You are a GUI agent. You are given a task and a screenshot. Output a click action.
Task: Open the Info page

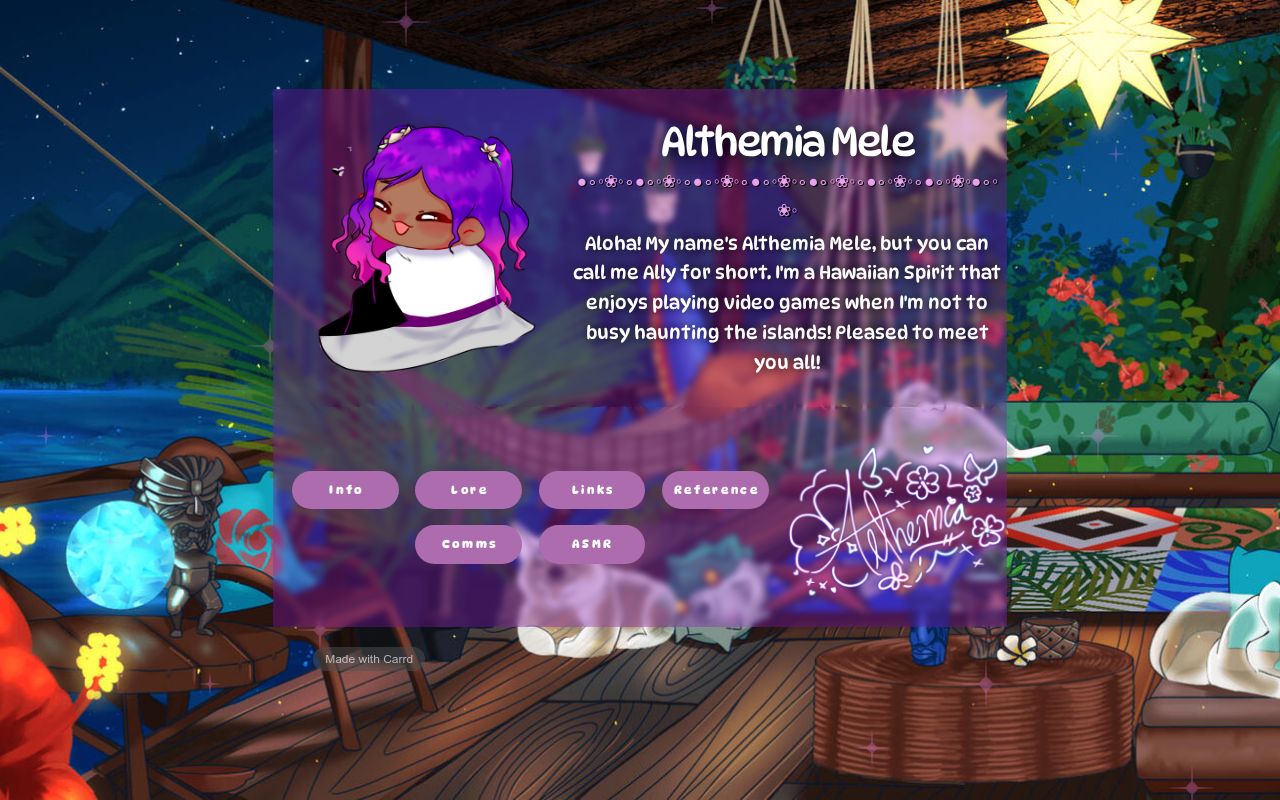[x=345, y=490]
